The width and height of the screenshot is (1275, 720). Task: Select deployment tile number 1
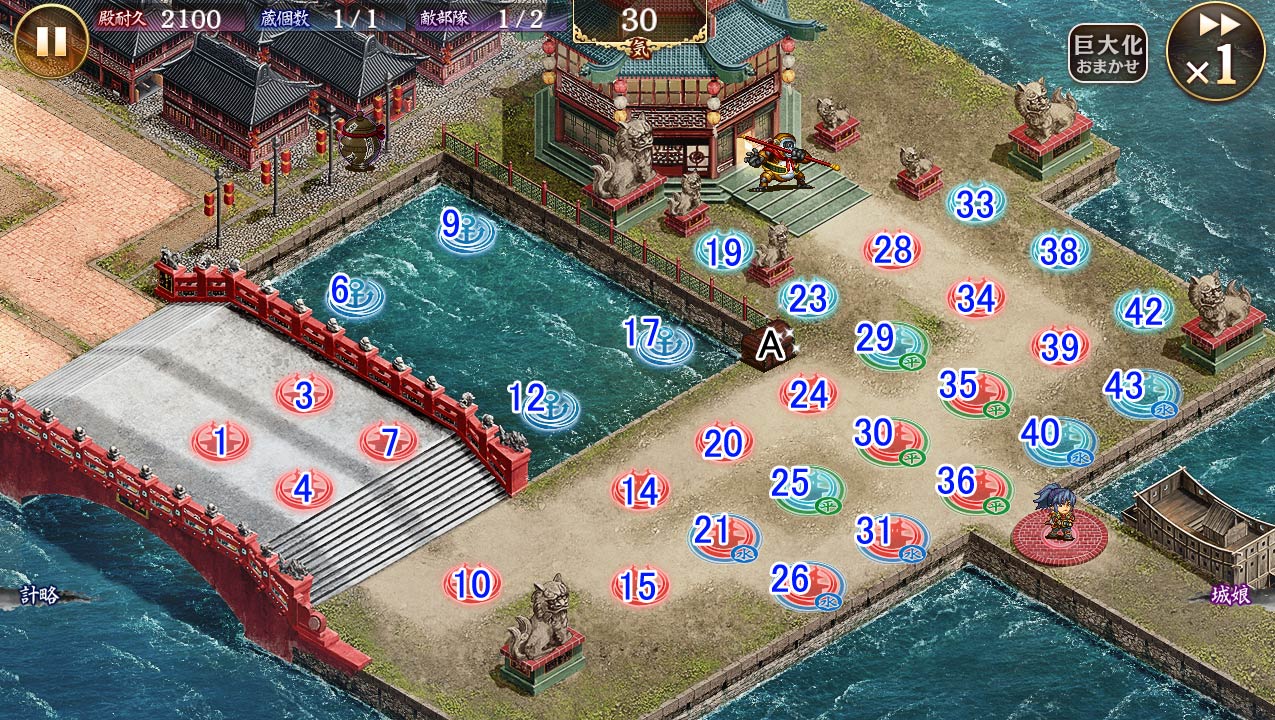(x=219, y=440)
